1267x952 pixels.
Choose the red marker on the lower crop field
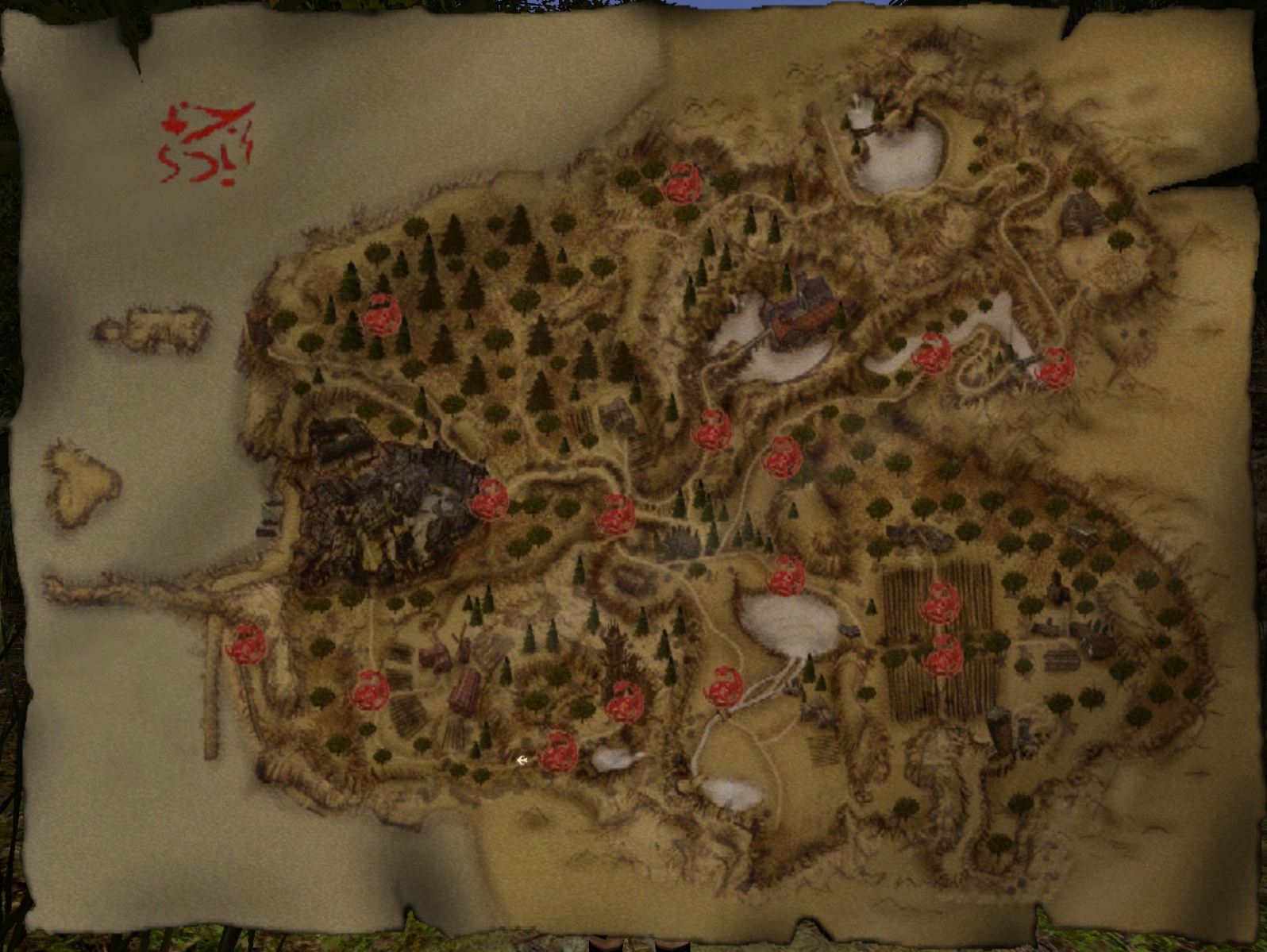pos(944,656)
